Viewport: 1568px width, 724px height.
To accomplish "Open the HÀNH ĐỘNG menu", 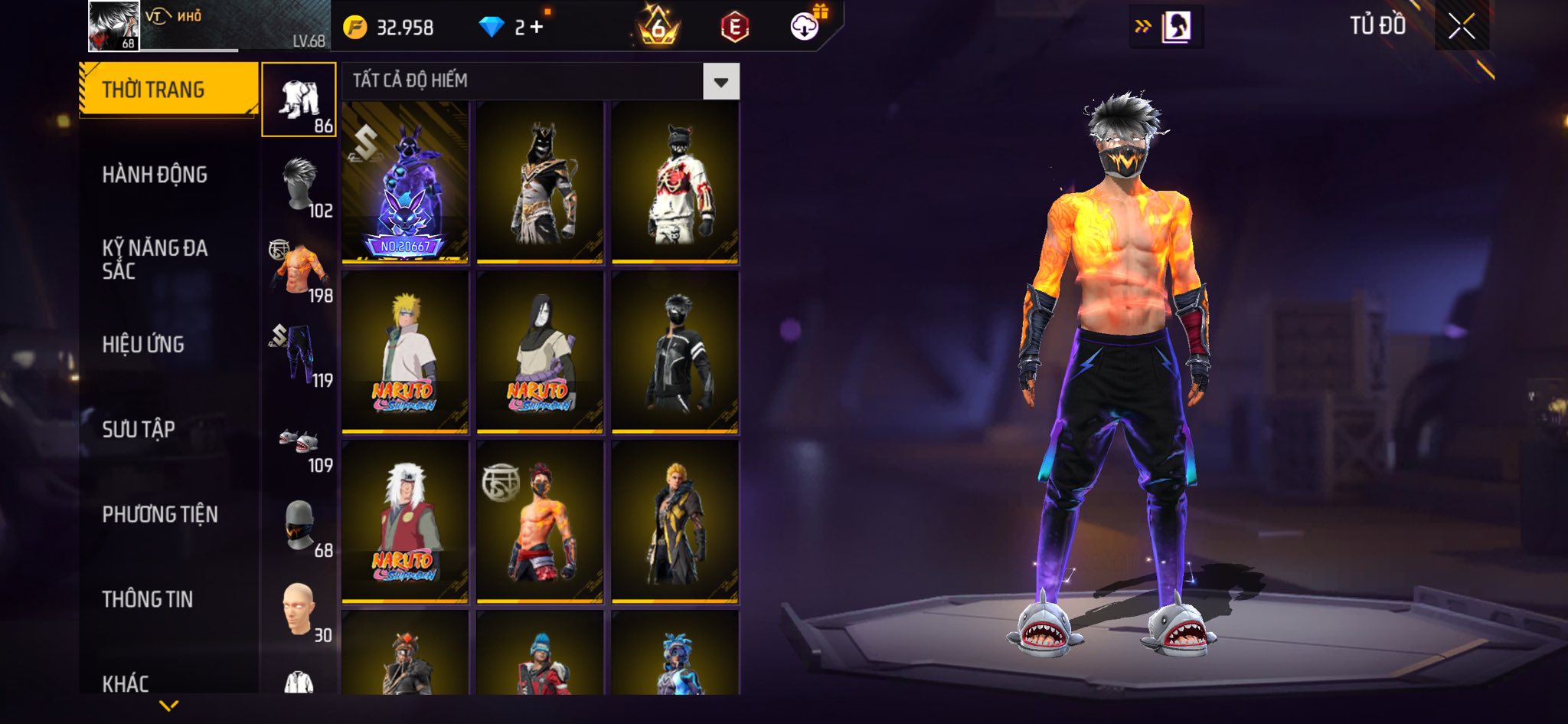I will pyautogui.click(x=155, y=175).
